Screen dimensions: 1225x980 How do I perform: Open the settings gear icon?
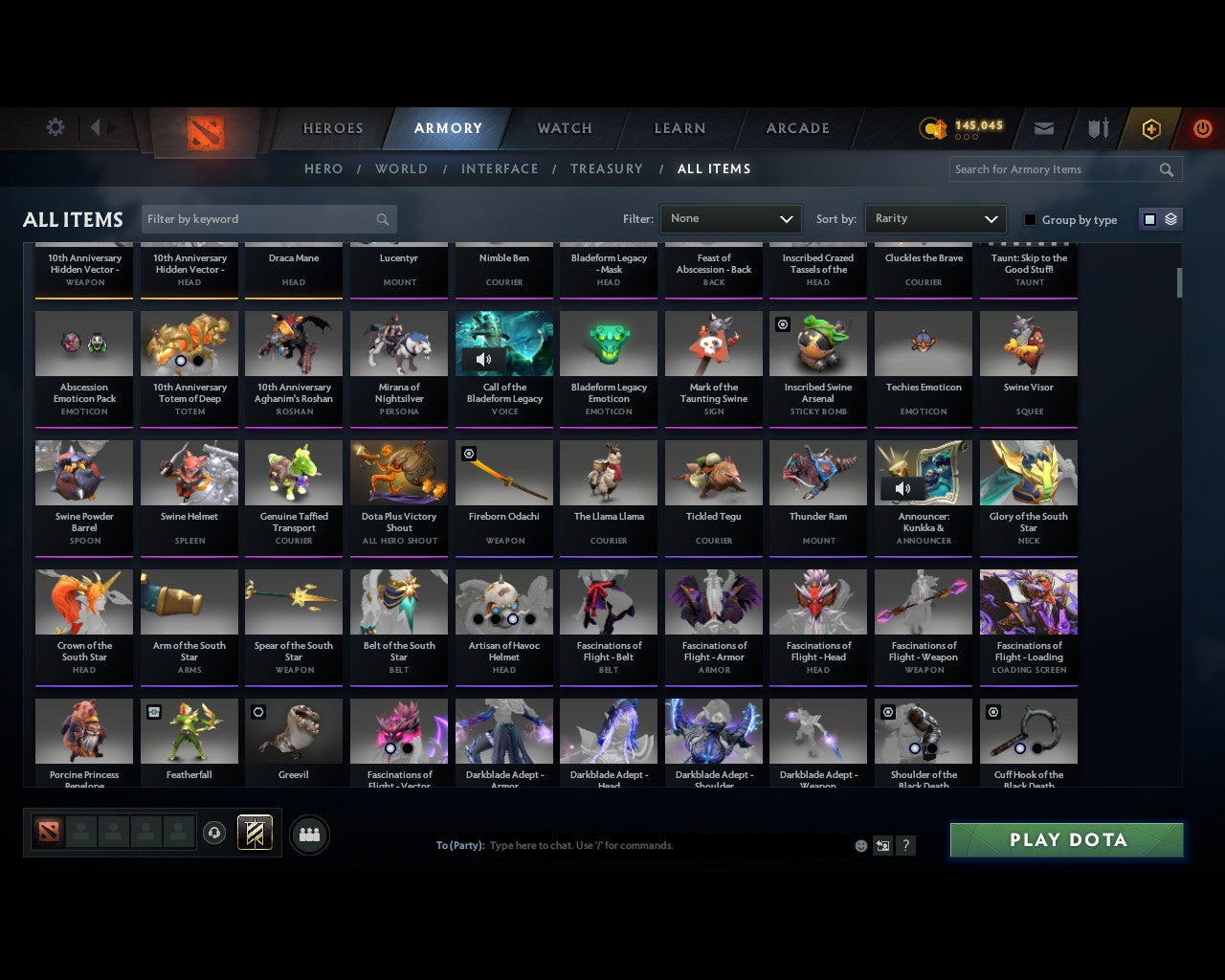55,126
